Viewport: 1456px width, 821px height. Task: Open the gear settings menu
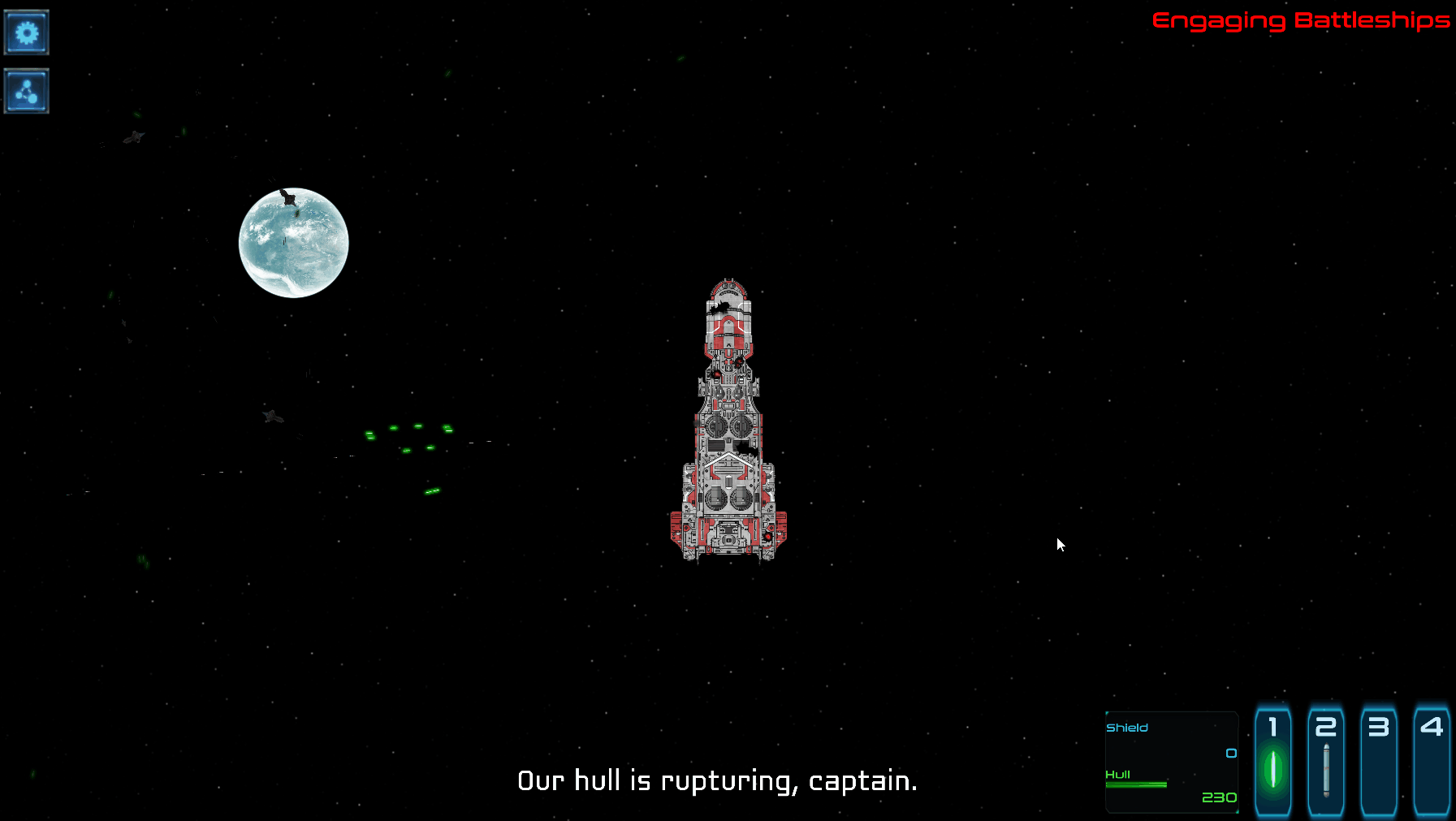(27, 32)
